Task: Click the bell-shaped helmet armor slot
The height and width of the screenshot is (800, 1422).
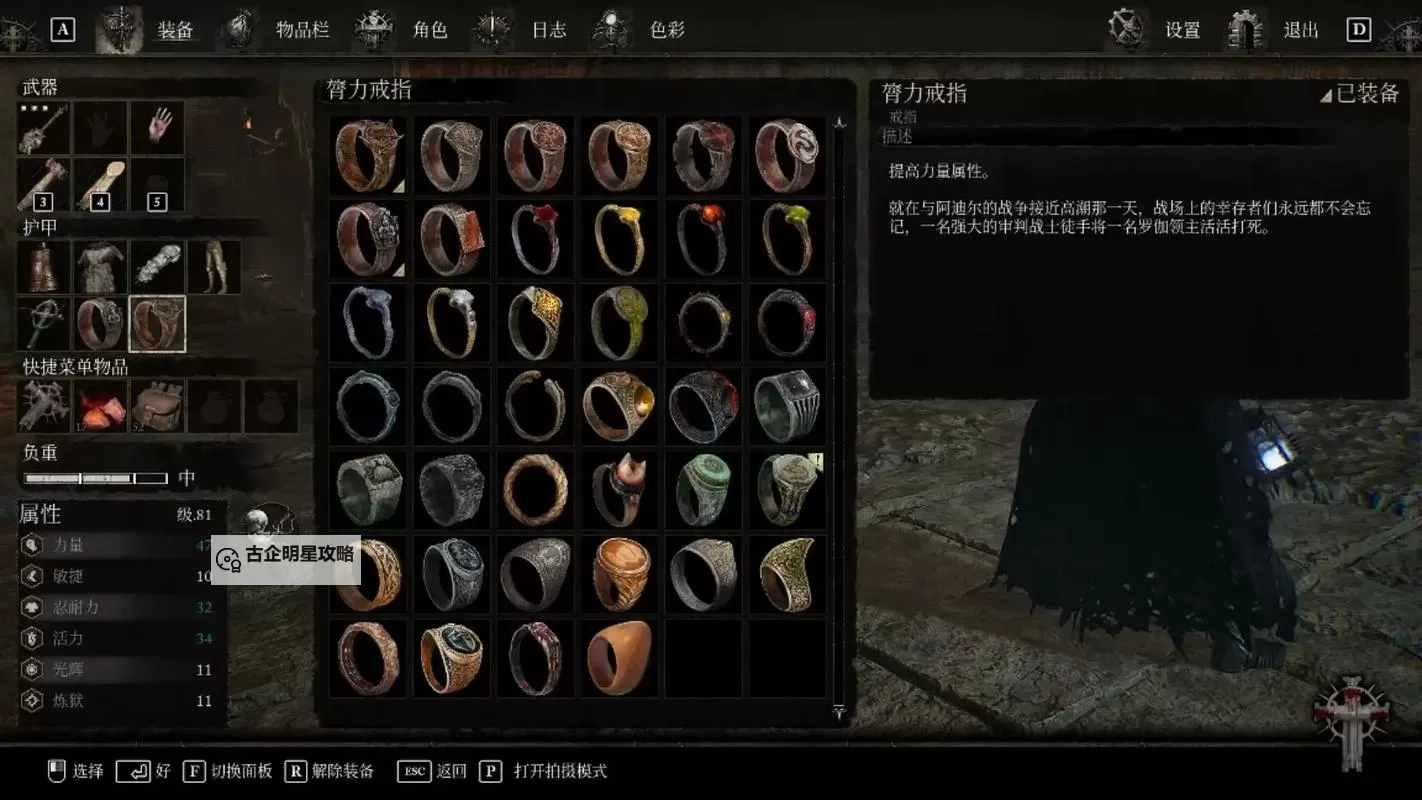Action: (44, 266)
